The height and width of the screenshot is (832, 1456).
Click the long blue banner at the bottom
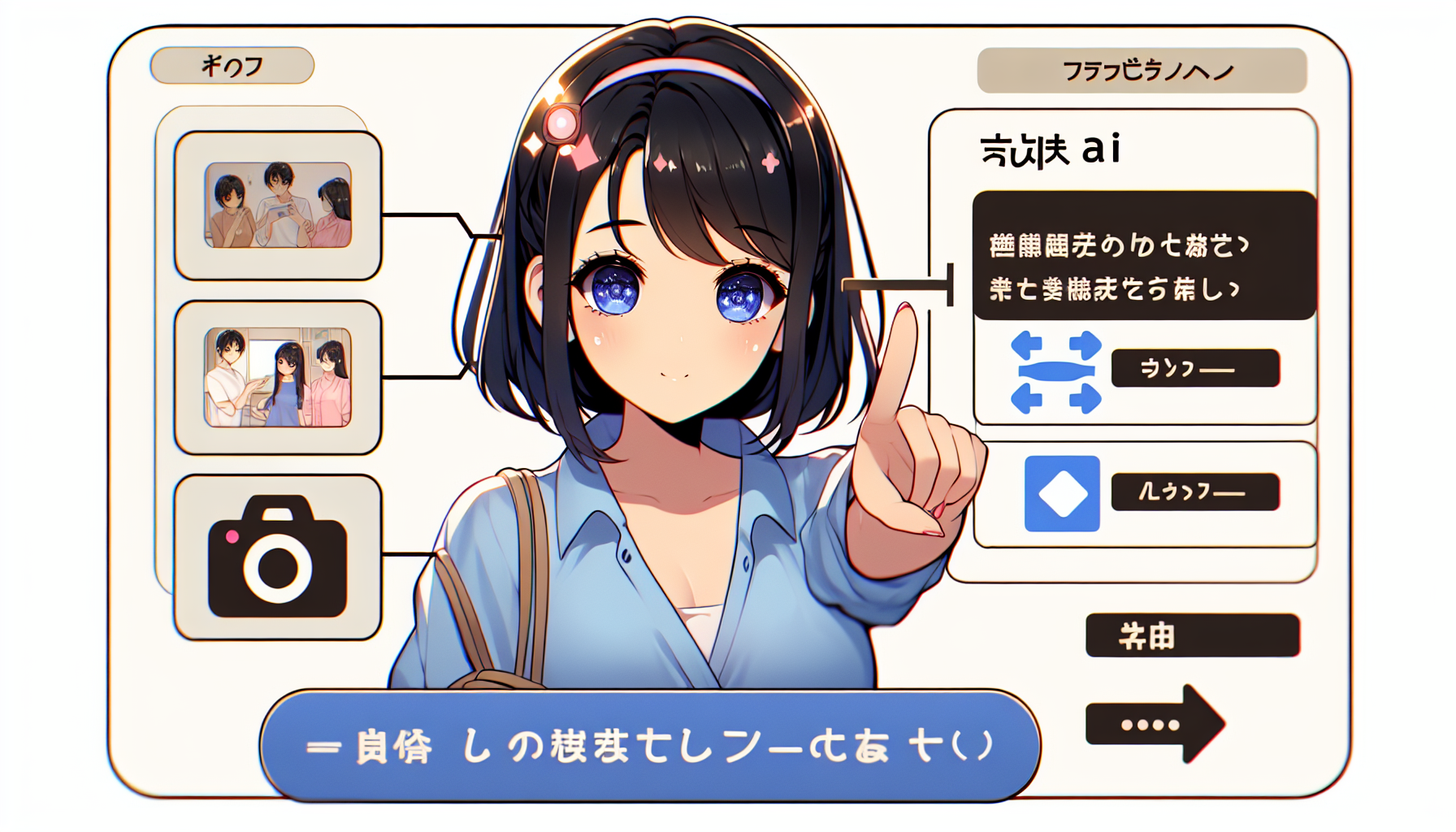click(650, 745)
